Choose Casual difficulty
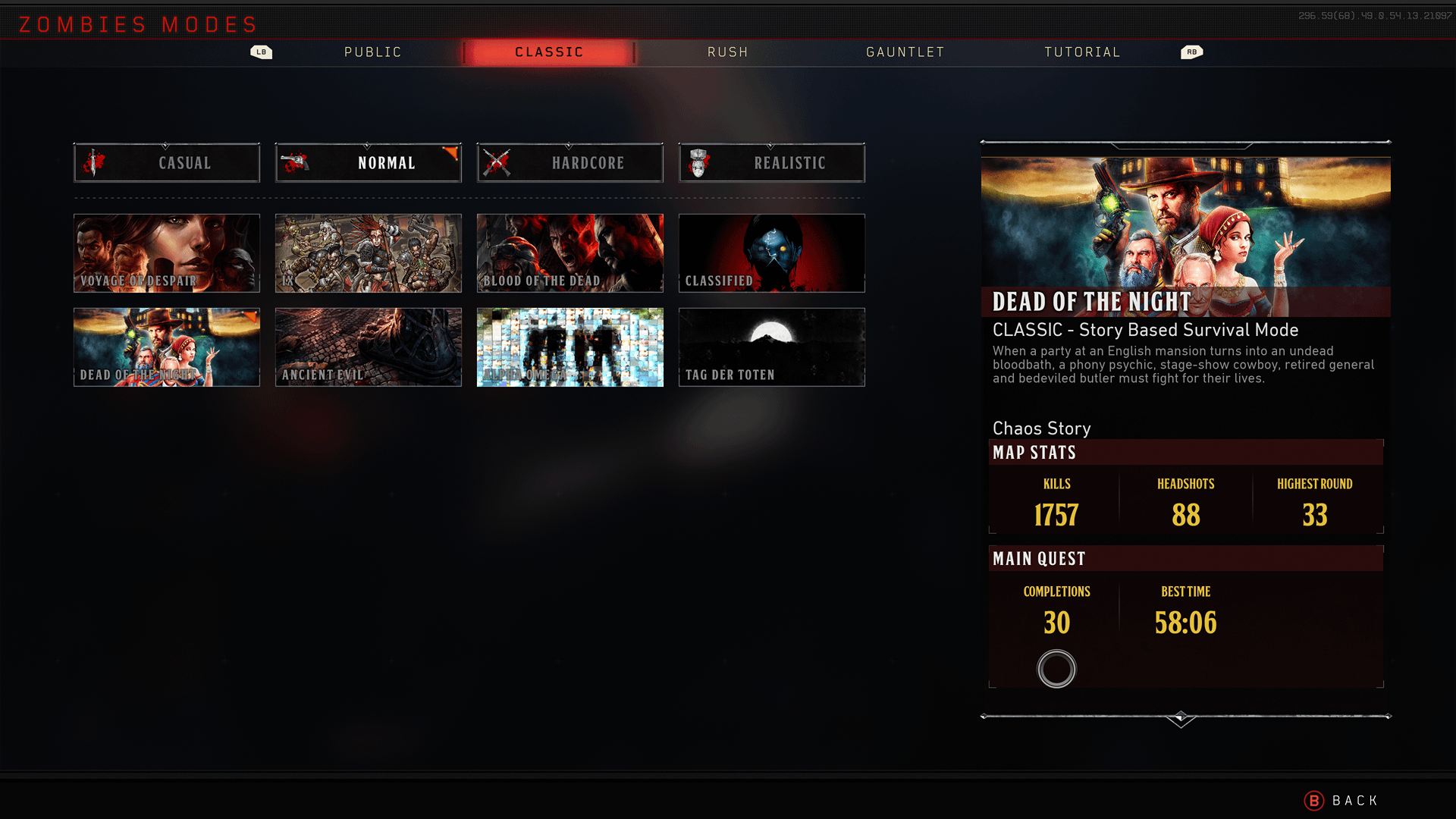 (x=167, y=163)
